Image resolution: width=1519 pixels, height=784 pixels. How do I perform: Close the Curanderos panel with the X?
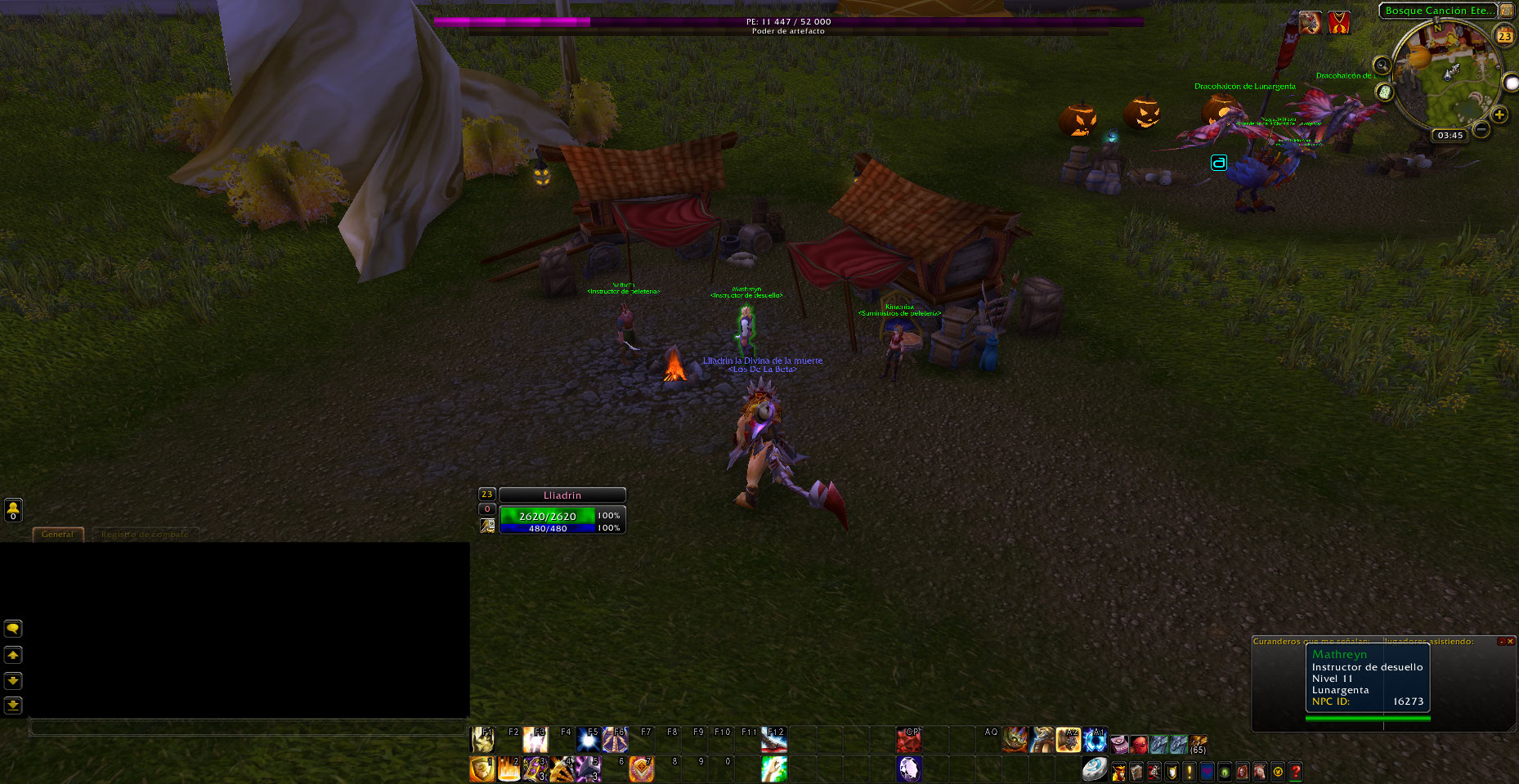[1510, 642]
